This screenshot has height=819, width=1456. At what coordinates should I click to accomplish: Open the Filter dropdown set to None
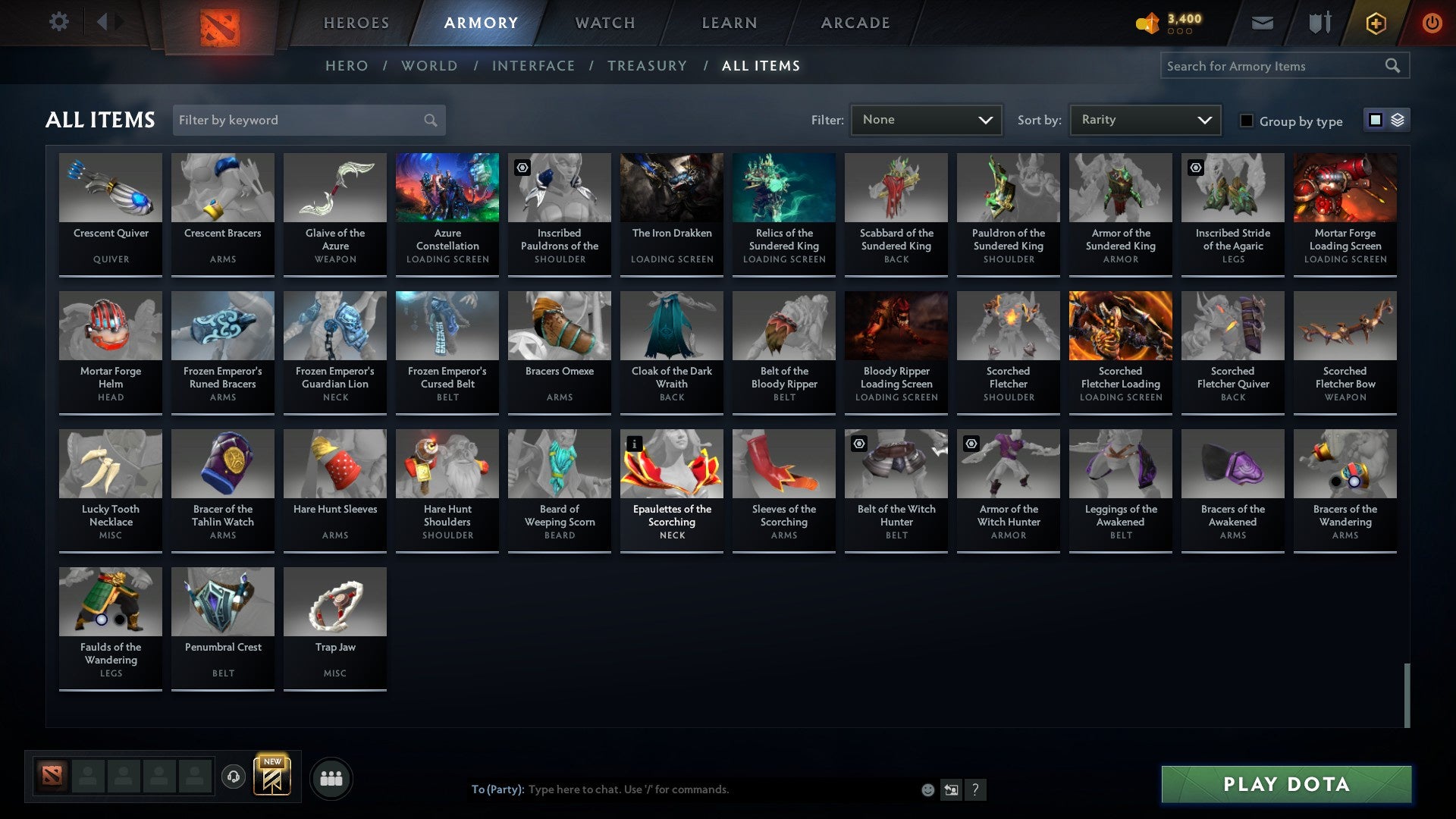pos(926,119)
